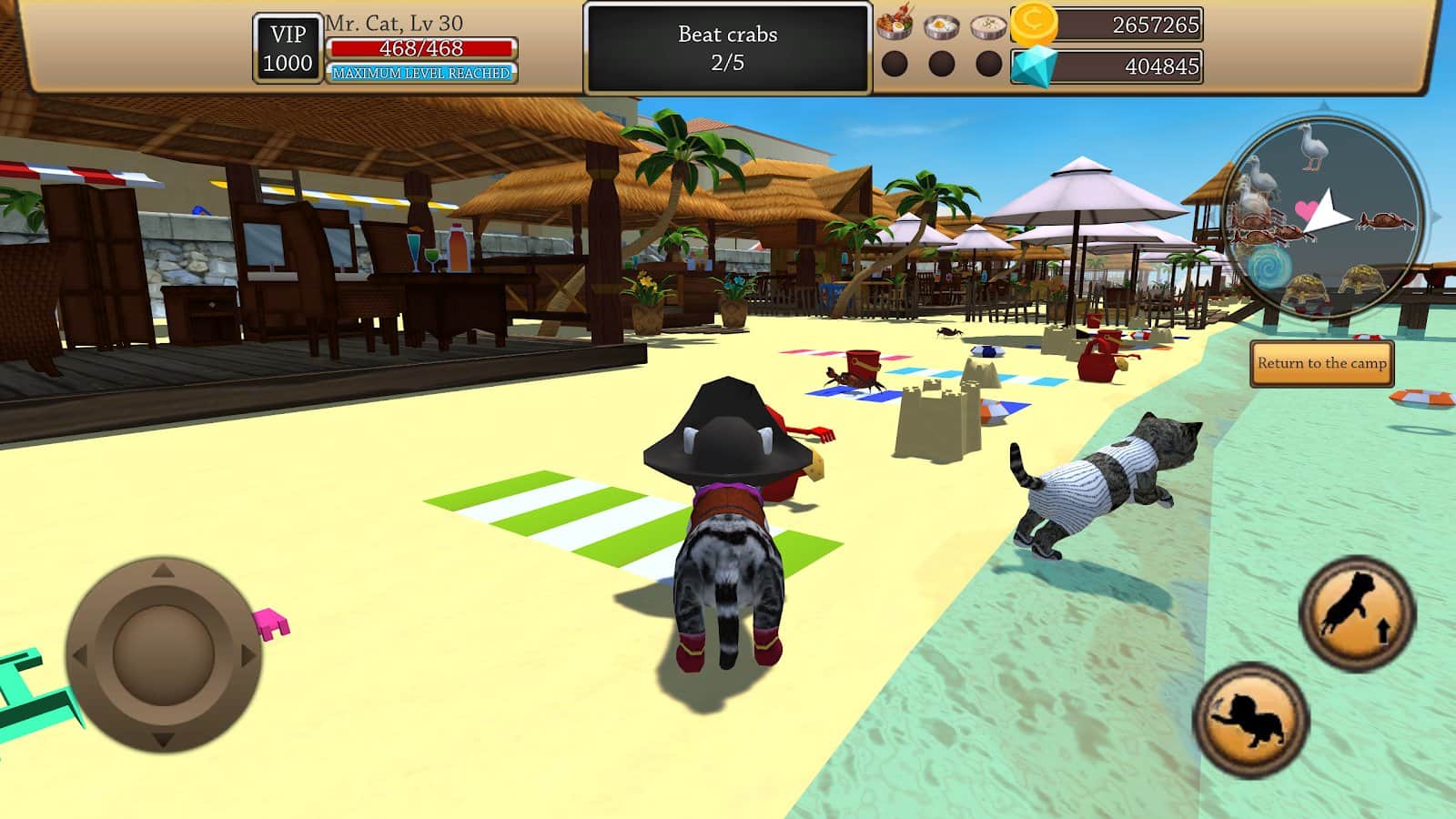Click the joystick's right arrow
Image resolution: width=1456 pixels, height=819 pixels.
[247, 655]
